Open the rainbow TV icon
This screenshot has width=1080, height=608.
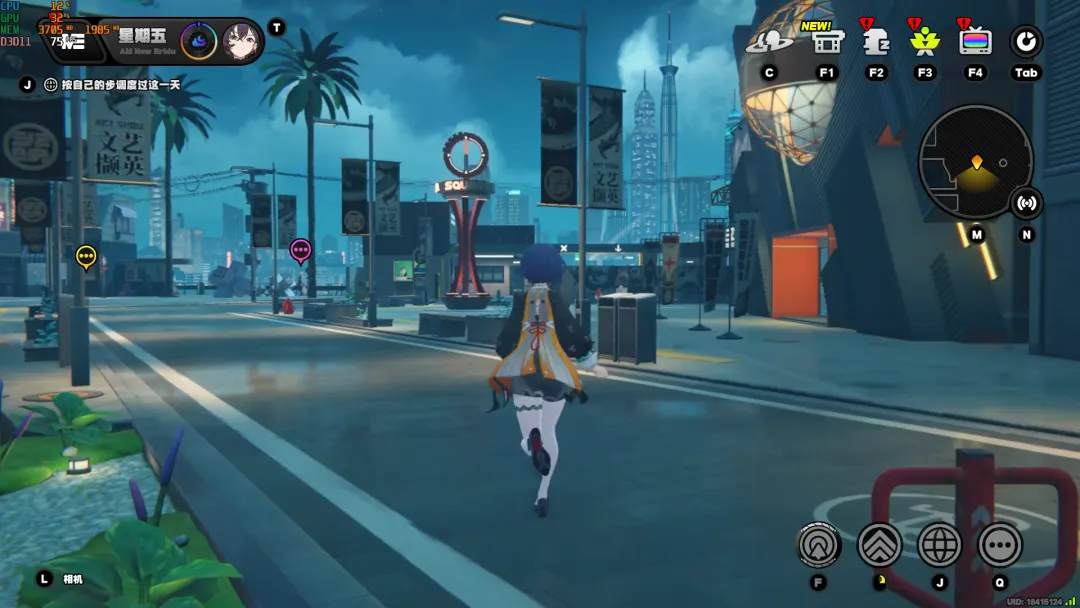coord(974,42)
